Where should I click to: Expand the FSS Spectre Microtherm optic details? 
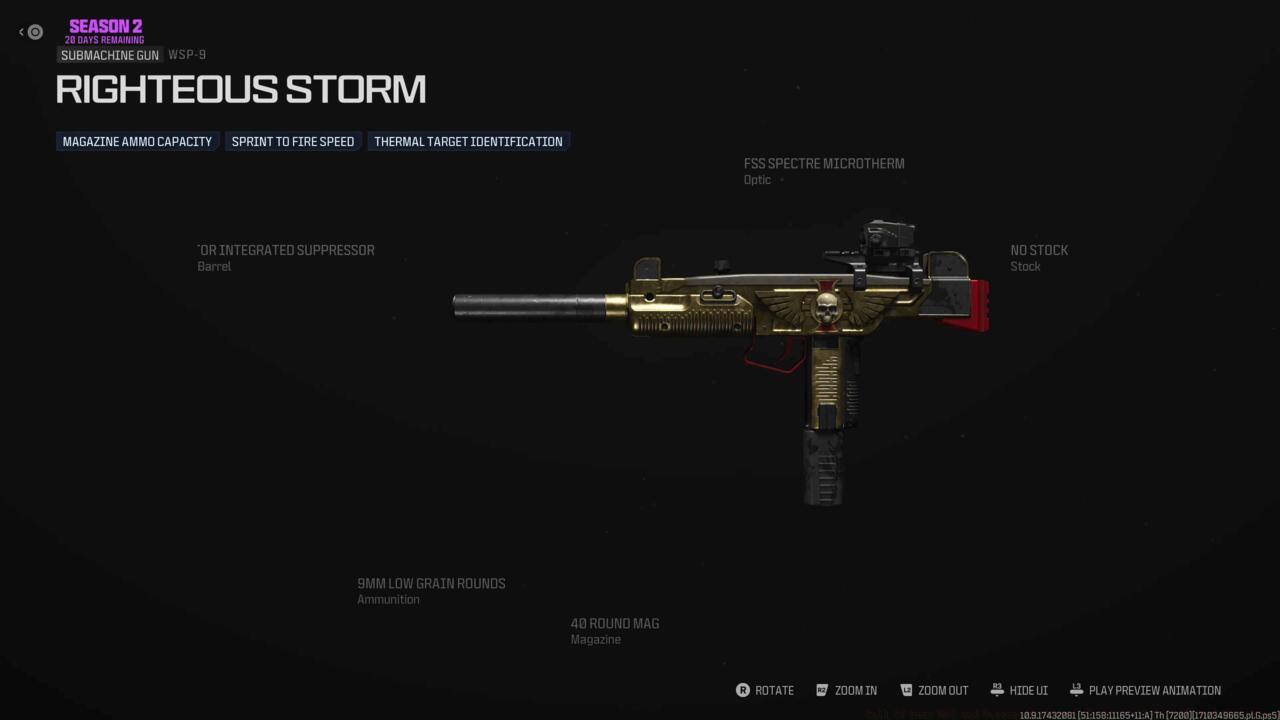pyautogui.click(x=824, y=170)
